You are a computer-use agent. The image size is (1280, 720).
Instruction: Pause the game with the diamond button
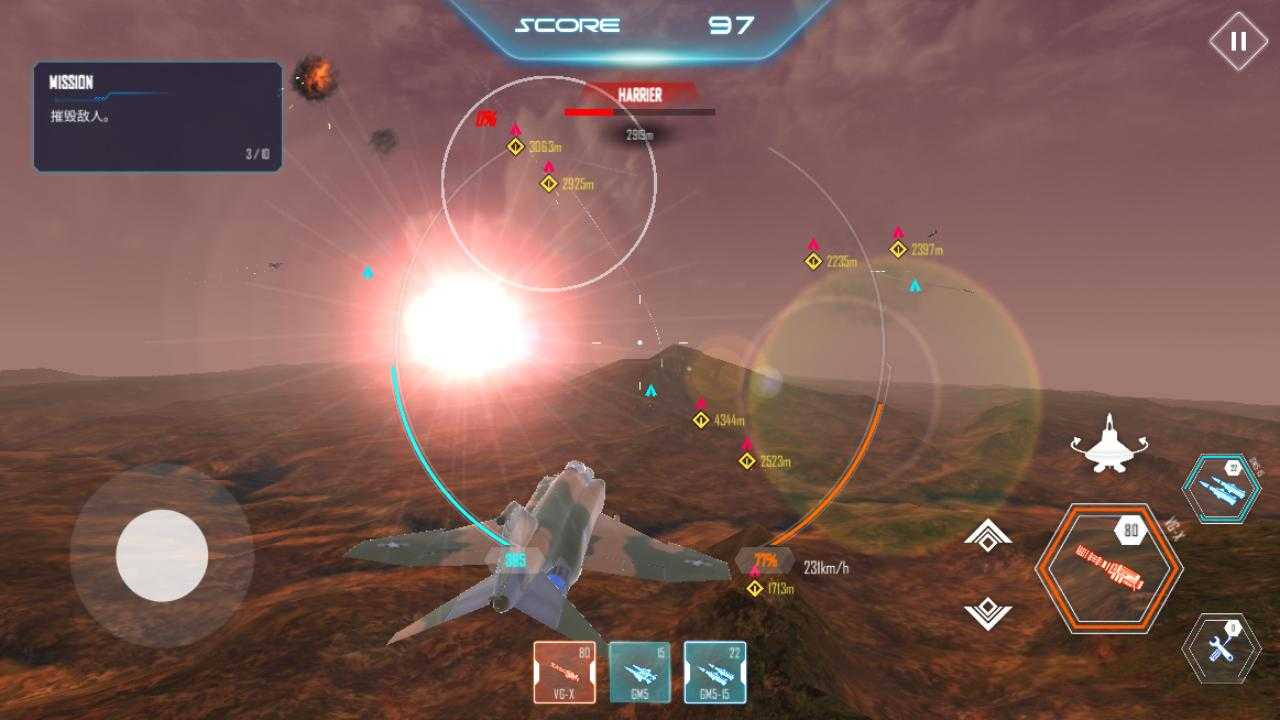1238,41
